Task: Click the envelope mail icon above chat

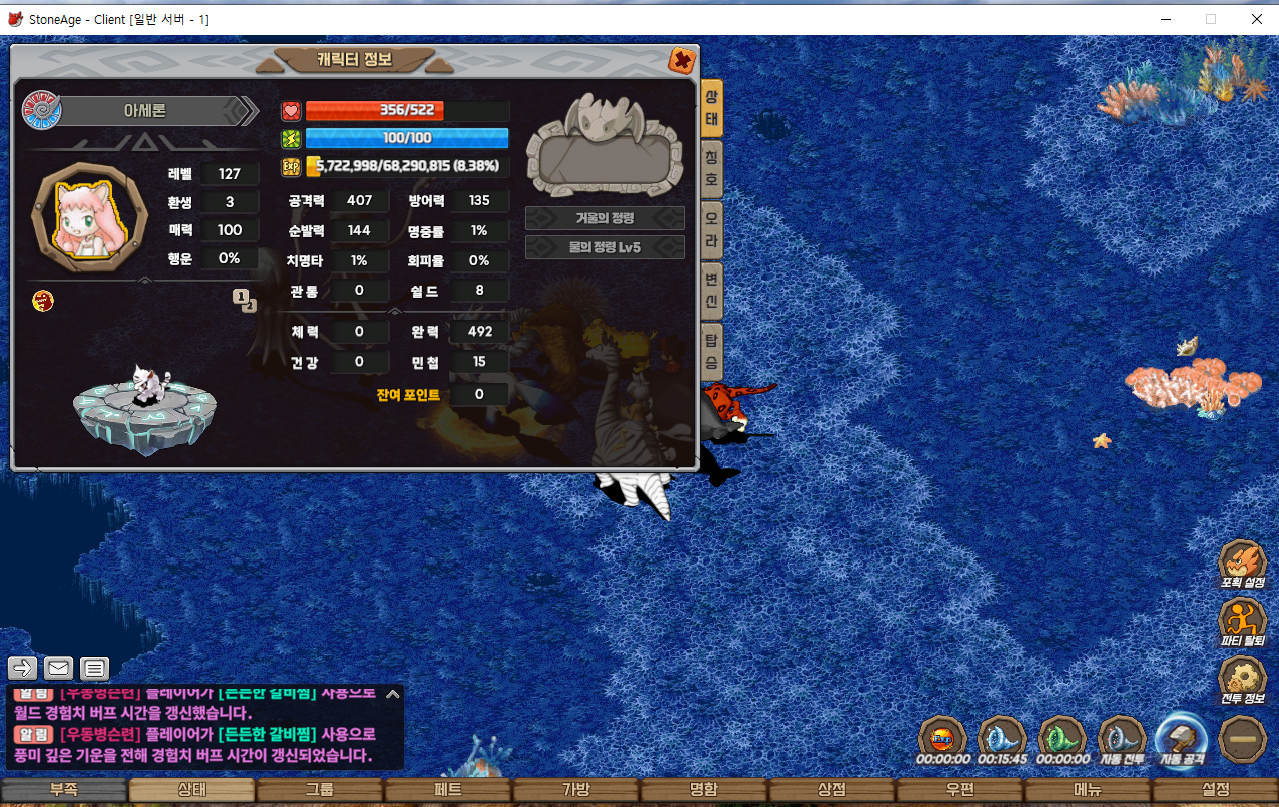Action: pyautogui.click(x=59, y=668)
